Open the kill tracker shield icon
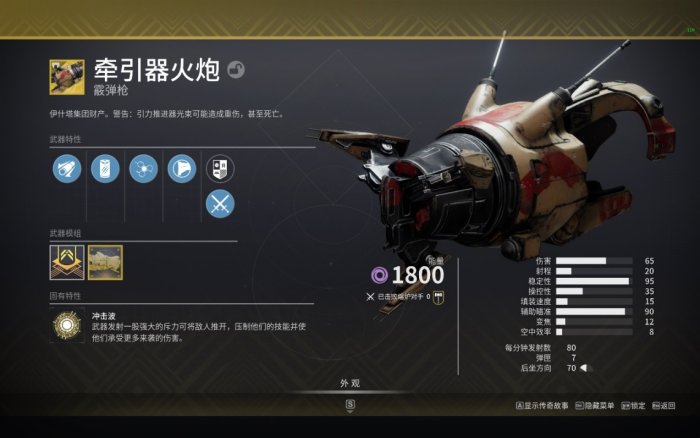The image size is (700, 438). click(220, 168)
